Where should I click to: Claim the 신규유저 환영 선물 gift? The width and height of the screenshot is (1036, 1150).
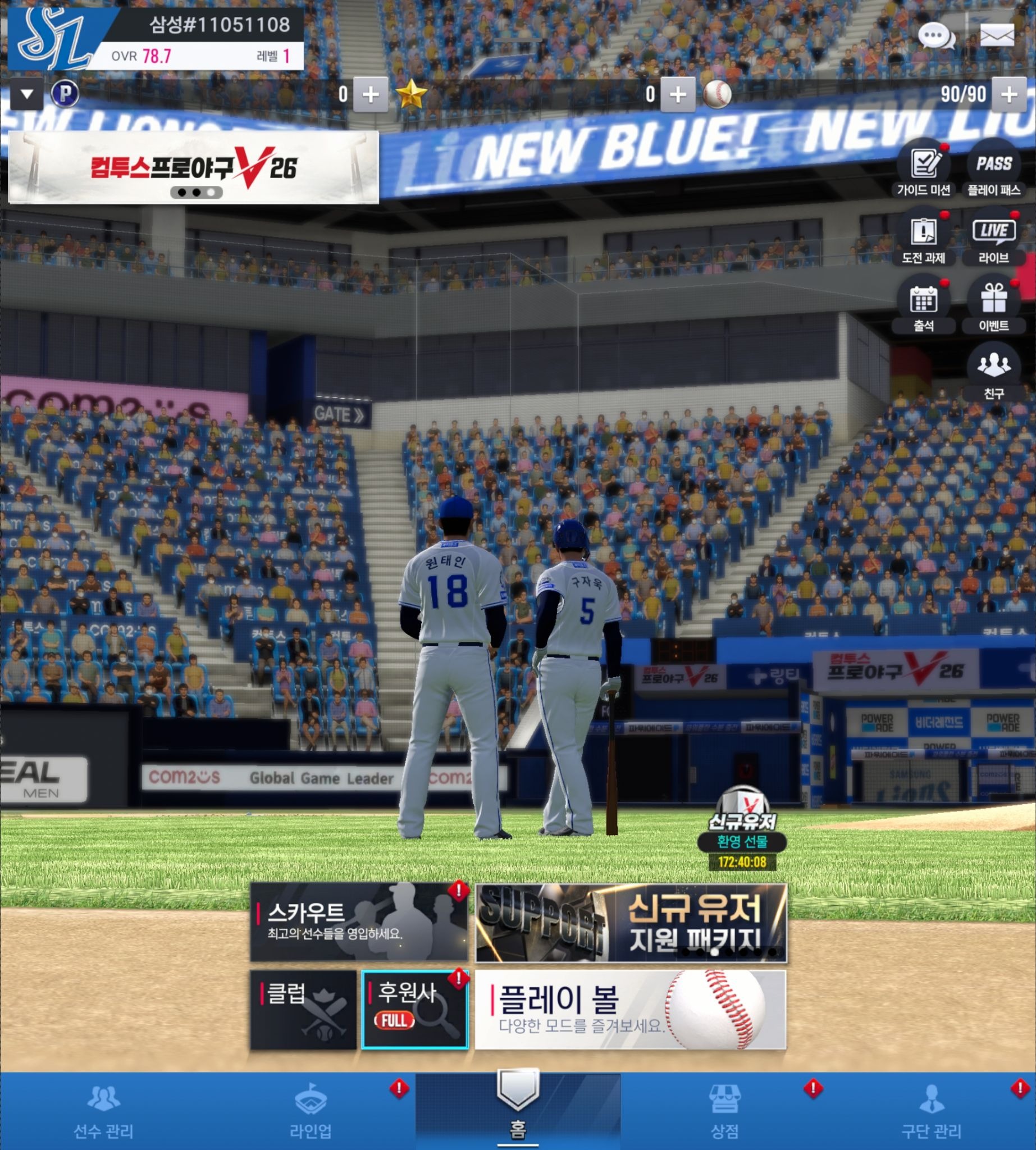click(x=742, y=827)
